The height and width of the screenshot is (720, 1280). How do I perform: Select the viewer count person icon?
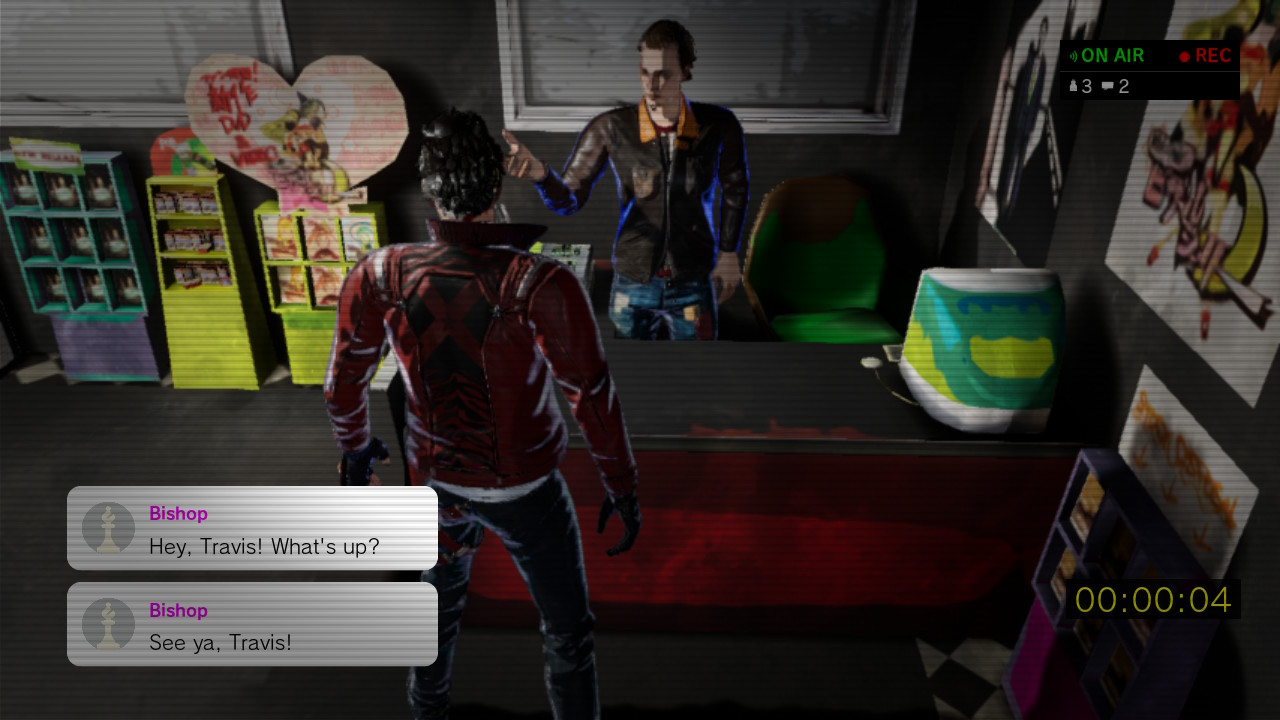[x=1074, y=86]
